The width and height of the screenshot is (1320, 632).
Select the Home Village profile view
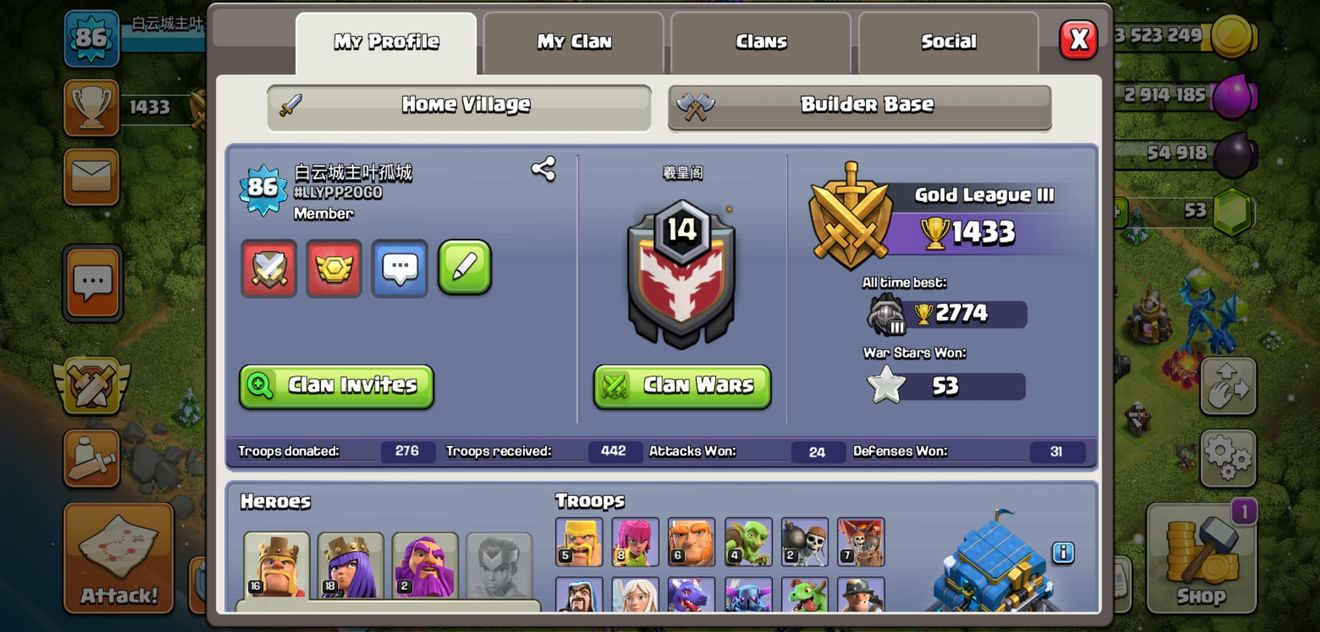pyautogui.click(x=459, y=105)
